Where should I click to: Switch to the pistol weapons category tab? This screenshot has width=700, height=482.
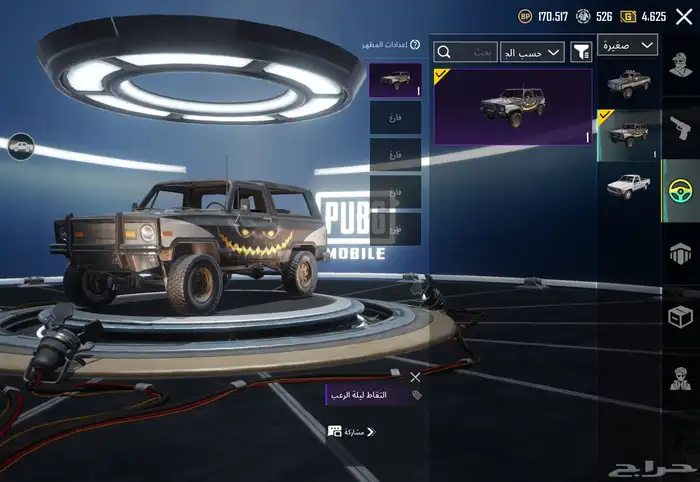point(681,128)
